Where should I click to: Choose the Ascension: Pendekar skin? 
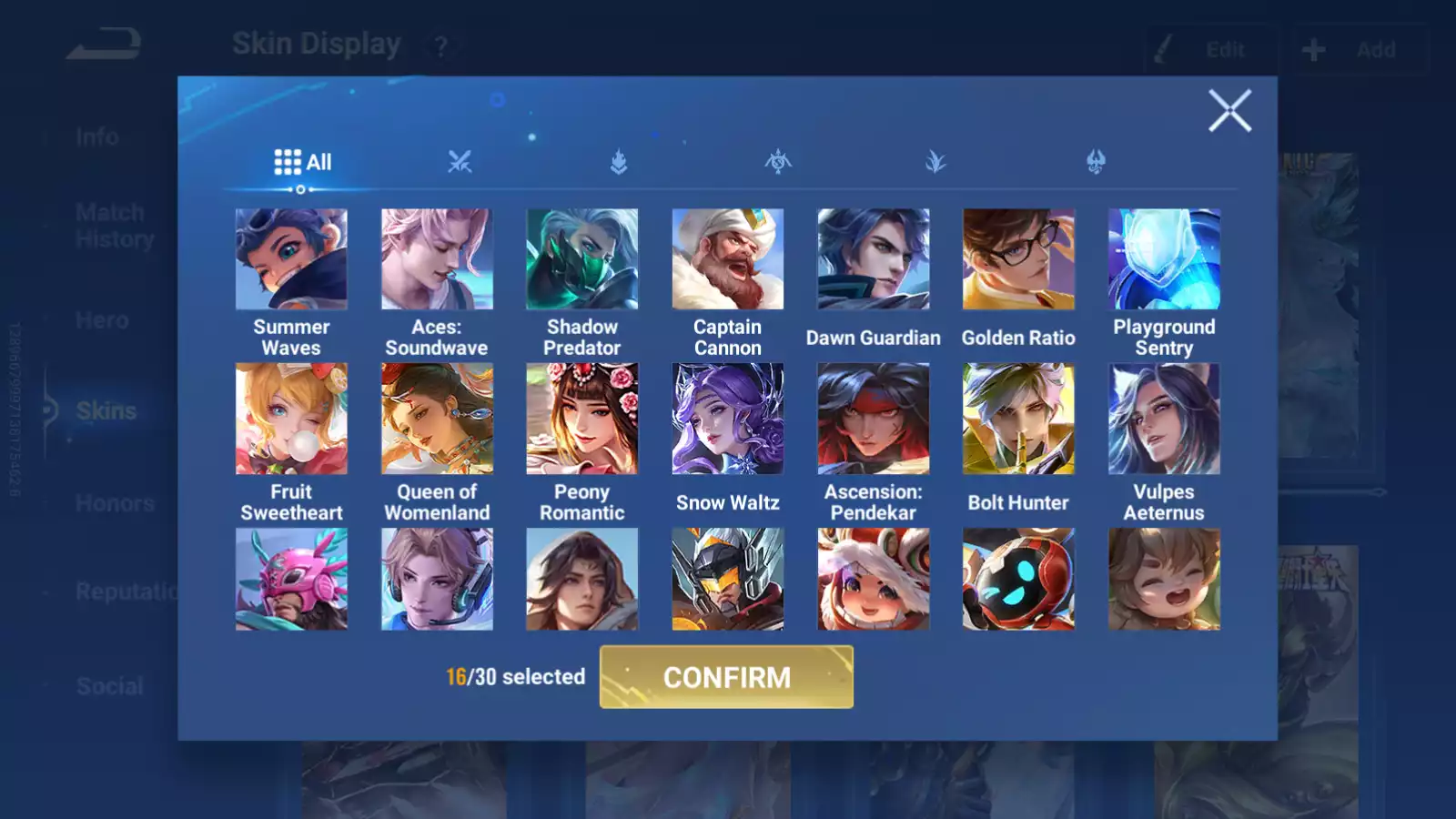click(x=874, y=419)
